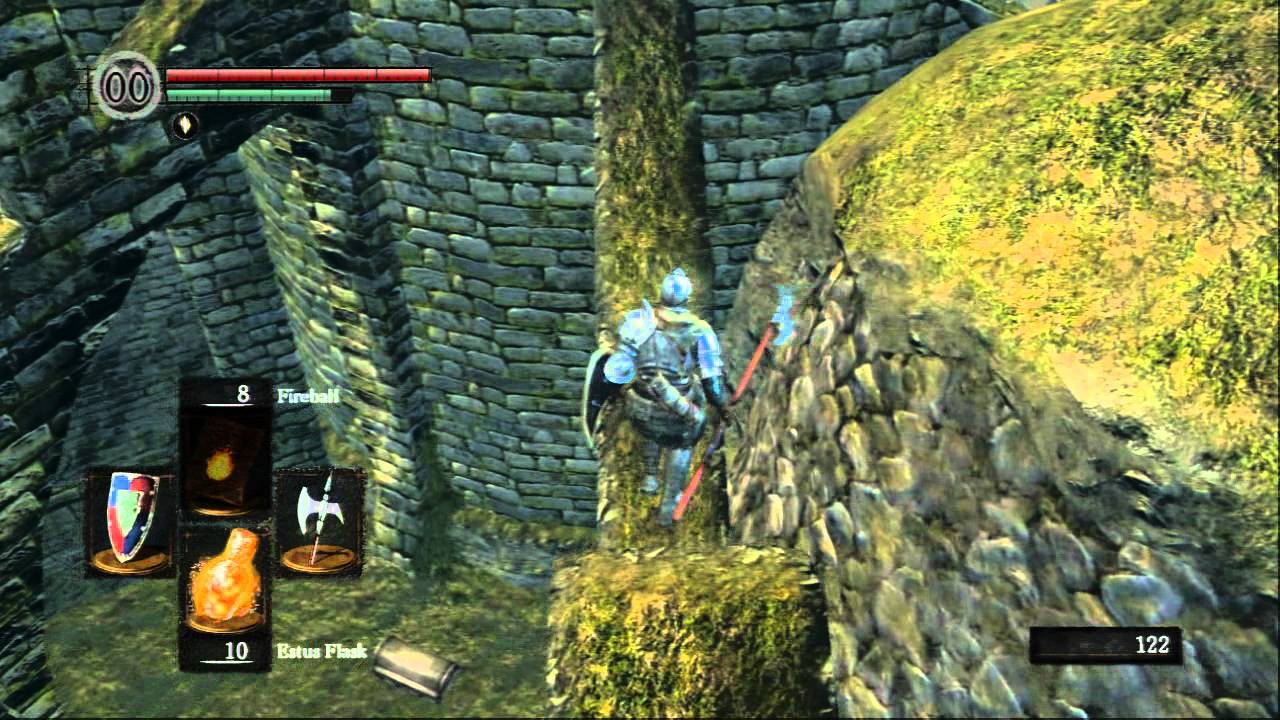
Task: Click the flame status effect icon
Action: pyautogui.click(x=183, y=125)
